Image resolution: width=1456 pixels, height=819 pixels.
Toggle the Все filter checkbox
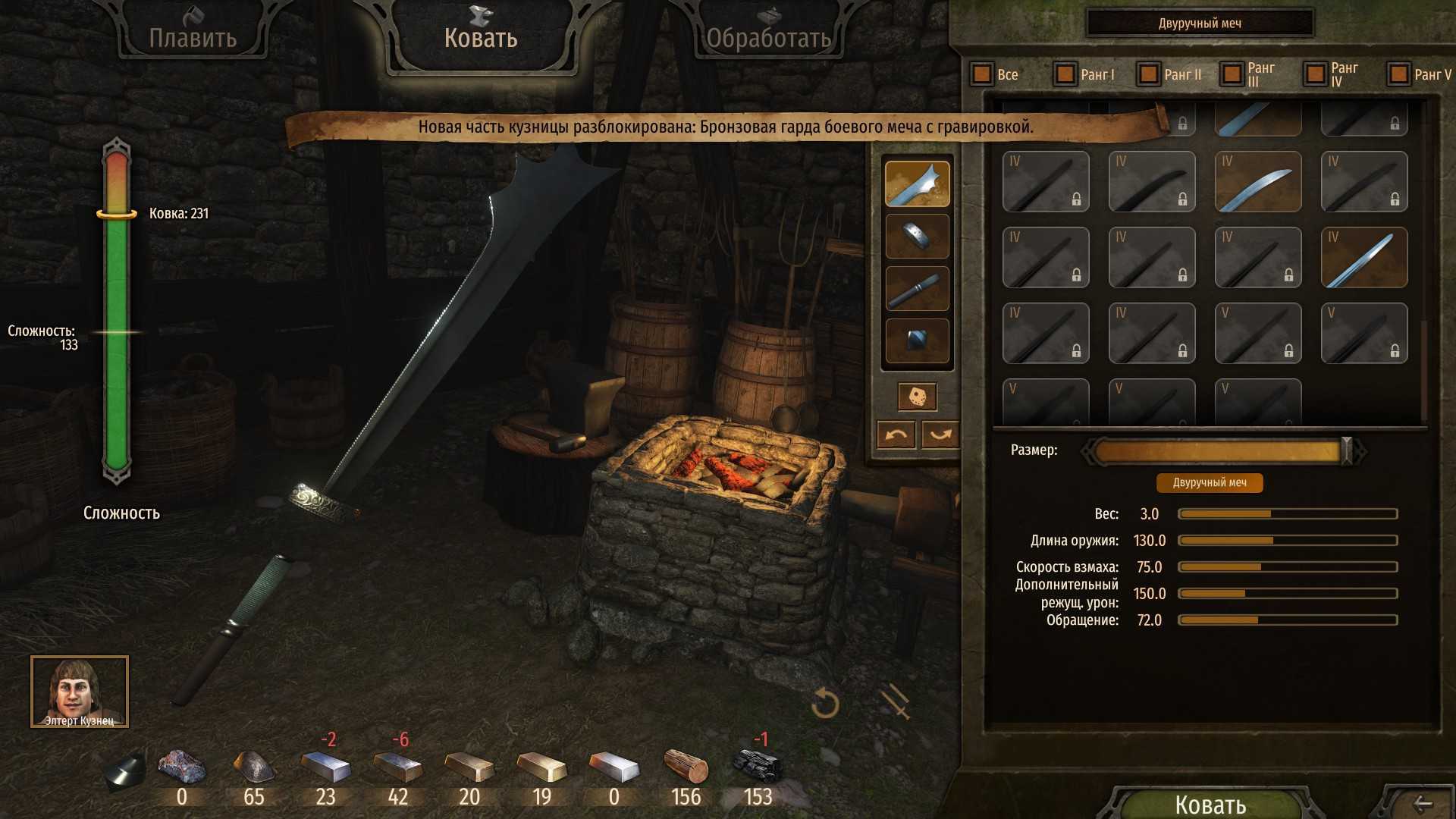pos(982,74)
